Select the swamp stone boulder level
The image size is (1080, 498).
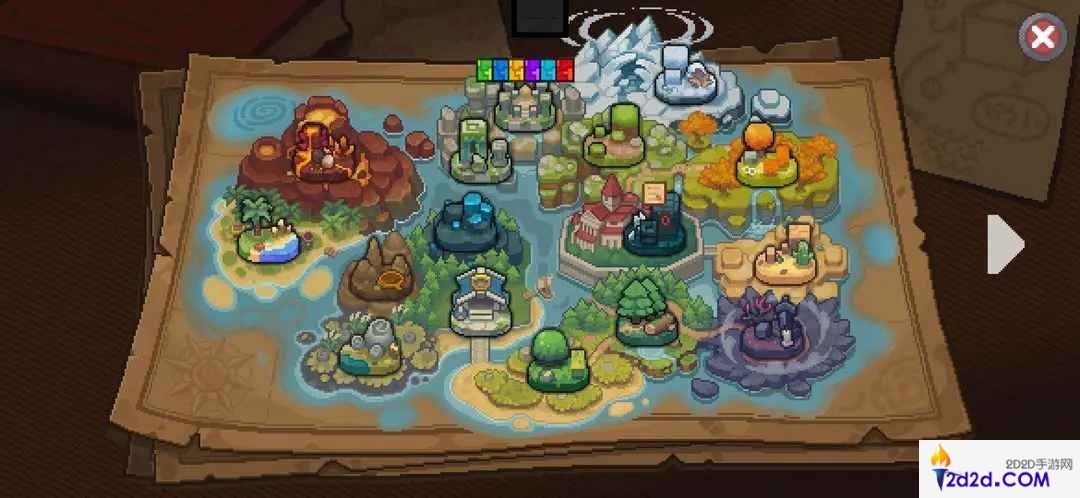371,345
